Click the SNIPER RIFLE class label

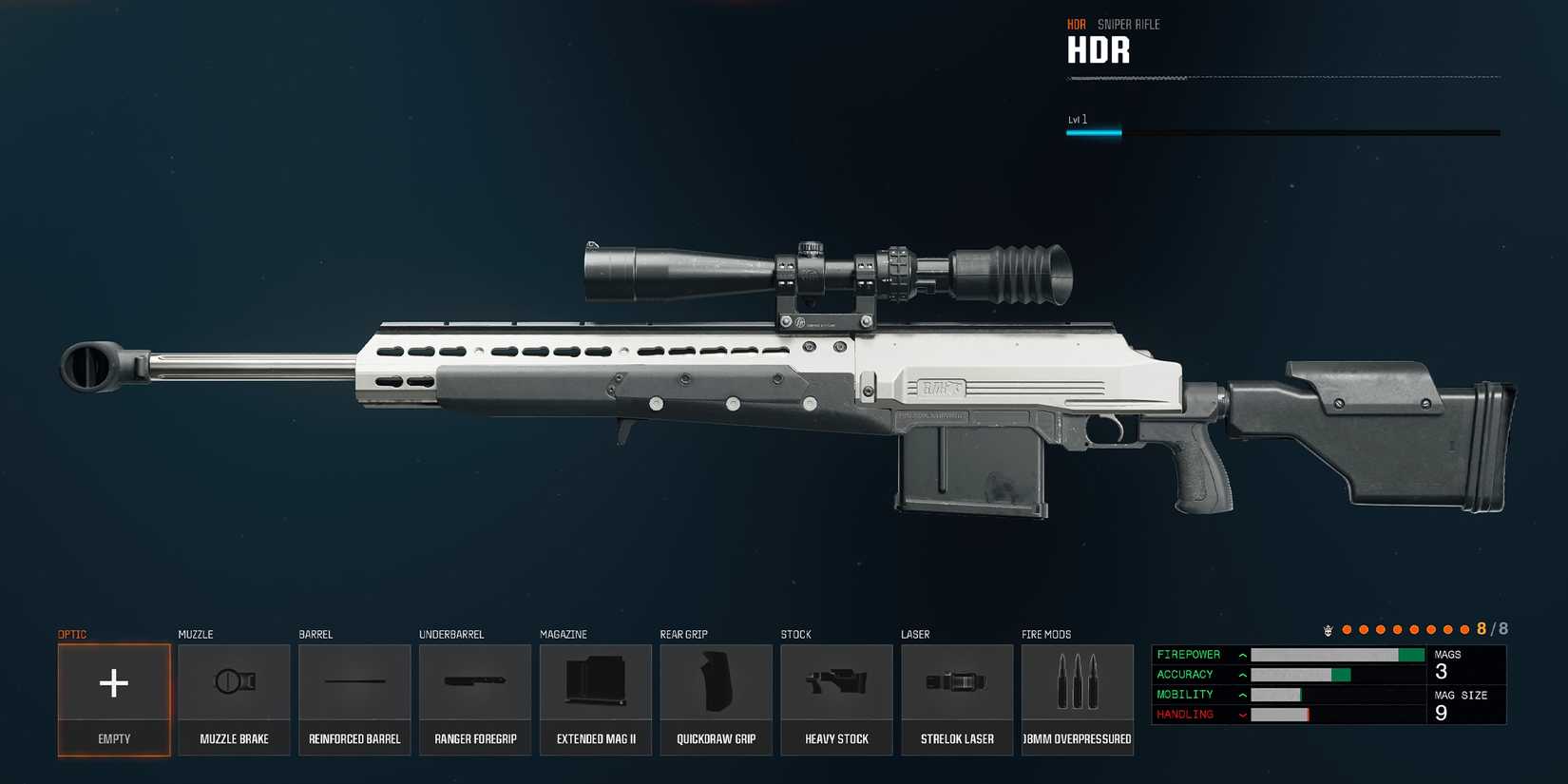(x=1127, y=24)
